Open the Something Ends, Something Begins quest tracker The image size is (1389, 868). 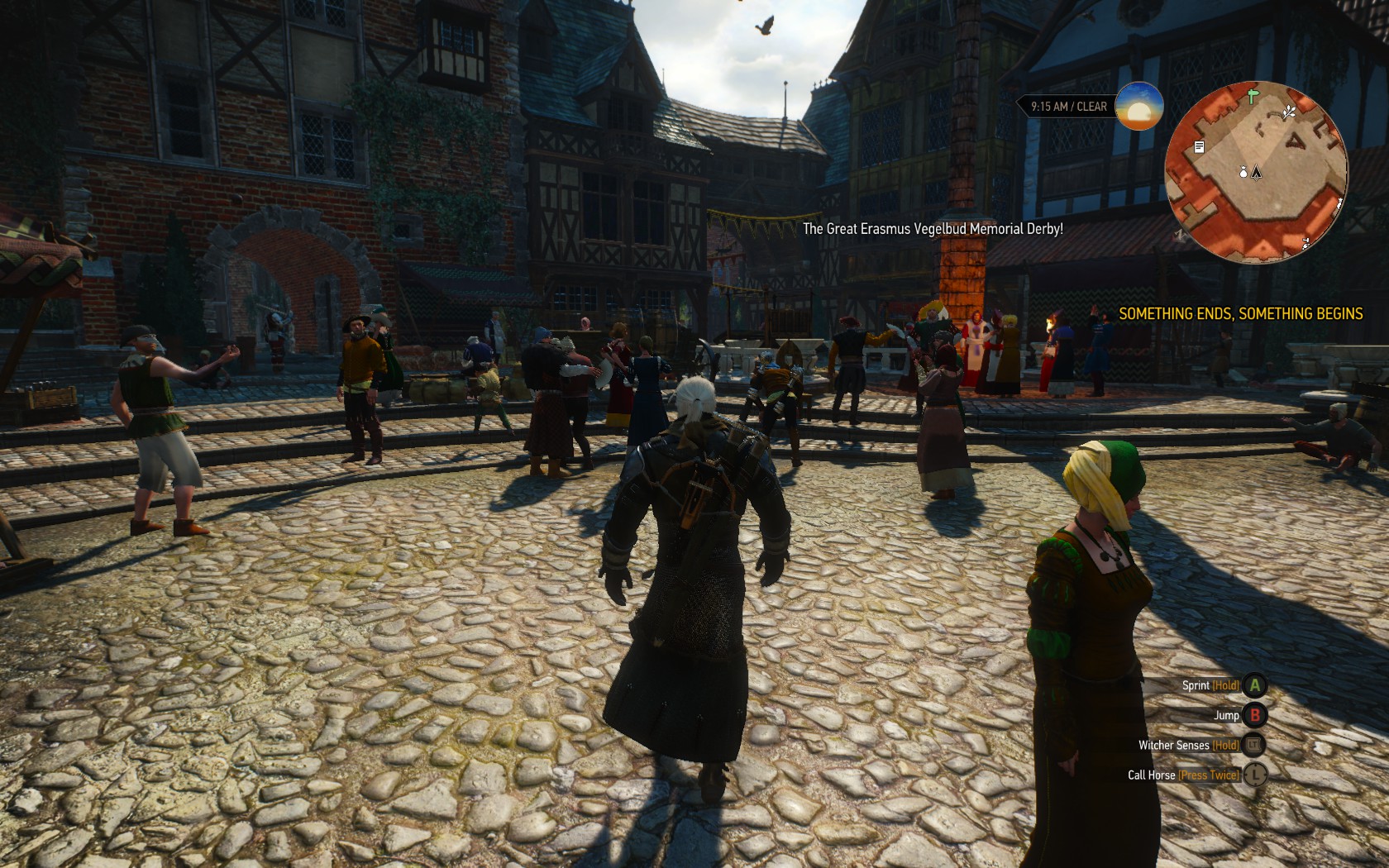(x=1240, y=314)
